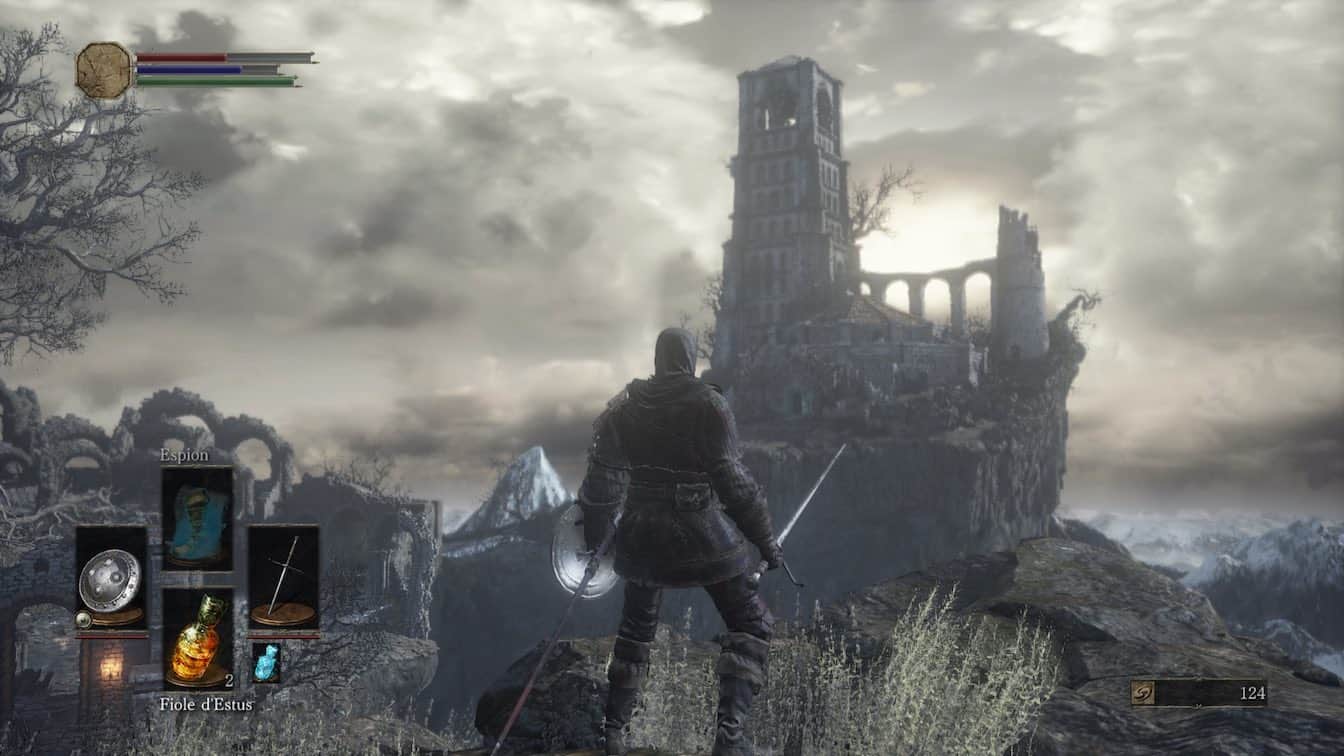This screenshot has width=1344, height=756.
Task: Use the Fiole d'Estus item slot
Action: 197,638
